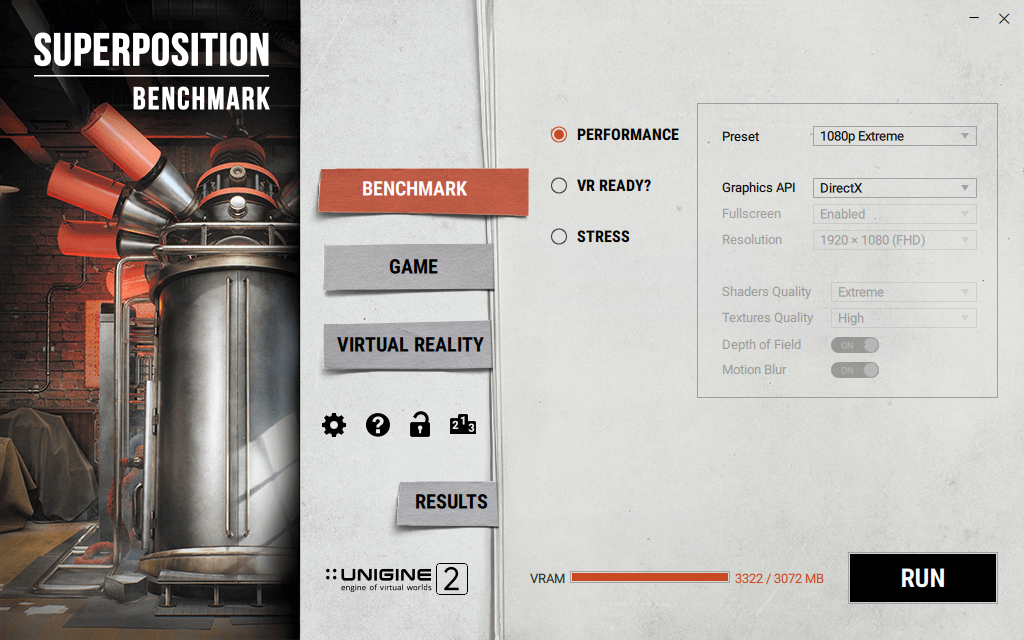Viewport: 1024px width, 640px height.
Task: Select the VR Ready? radio option
Action: tap(559, 186)
